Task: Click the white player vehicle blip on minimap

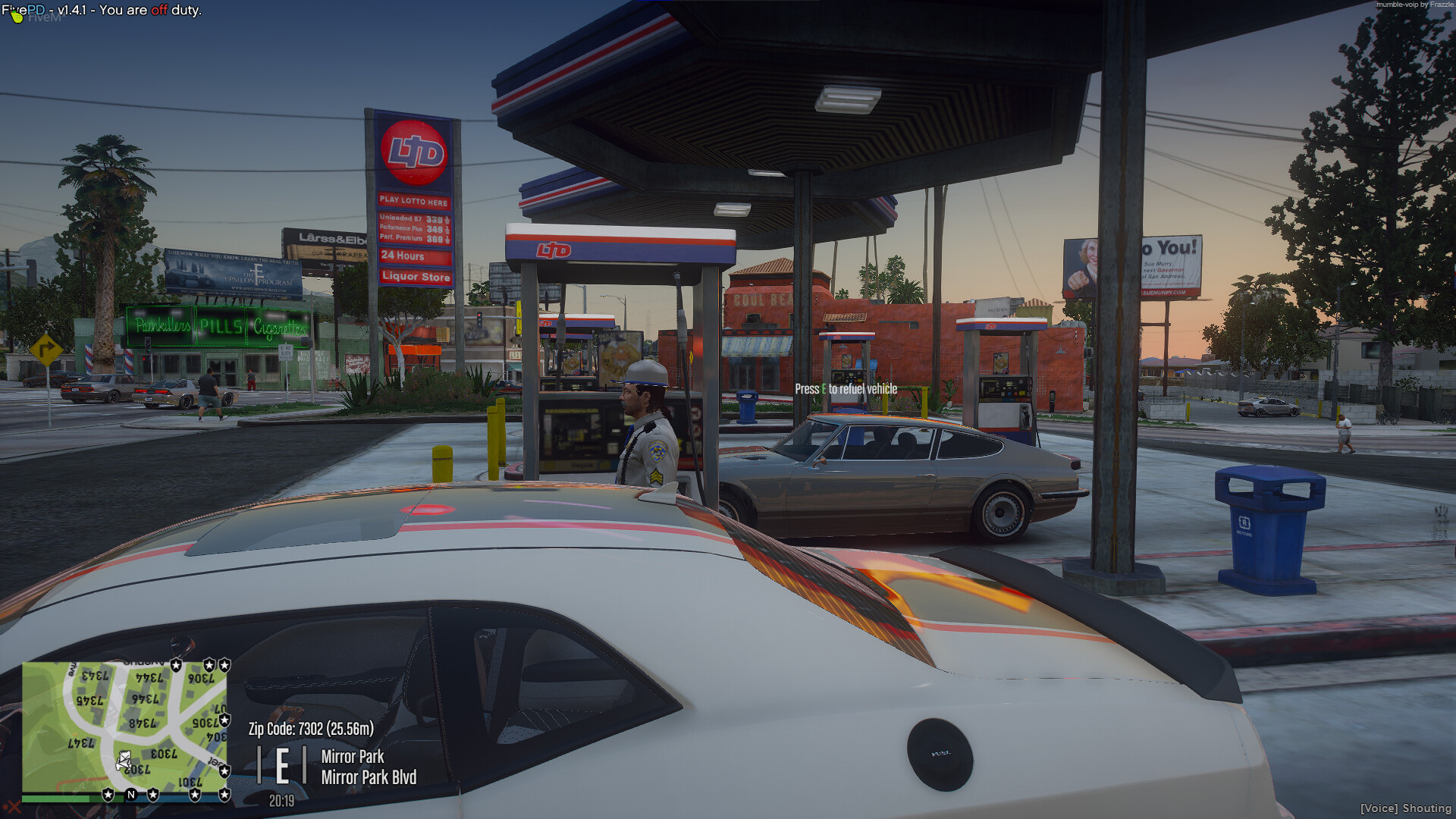Action: pyautogui.click(x=124, y=760)
